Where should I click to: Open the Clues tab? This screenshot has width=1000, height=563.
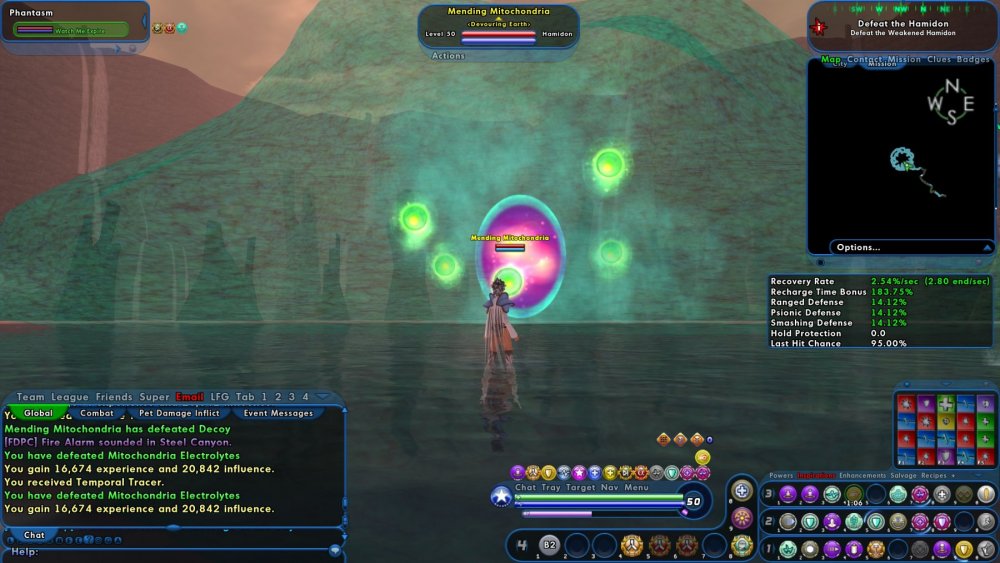(939, 60)
